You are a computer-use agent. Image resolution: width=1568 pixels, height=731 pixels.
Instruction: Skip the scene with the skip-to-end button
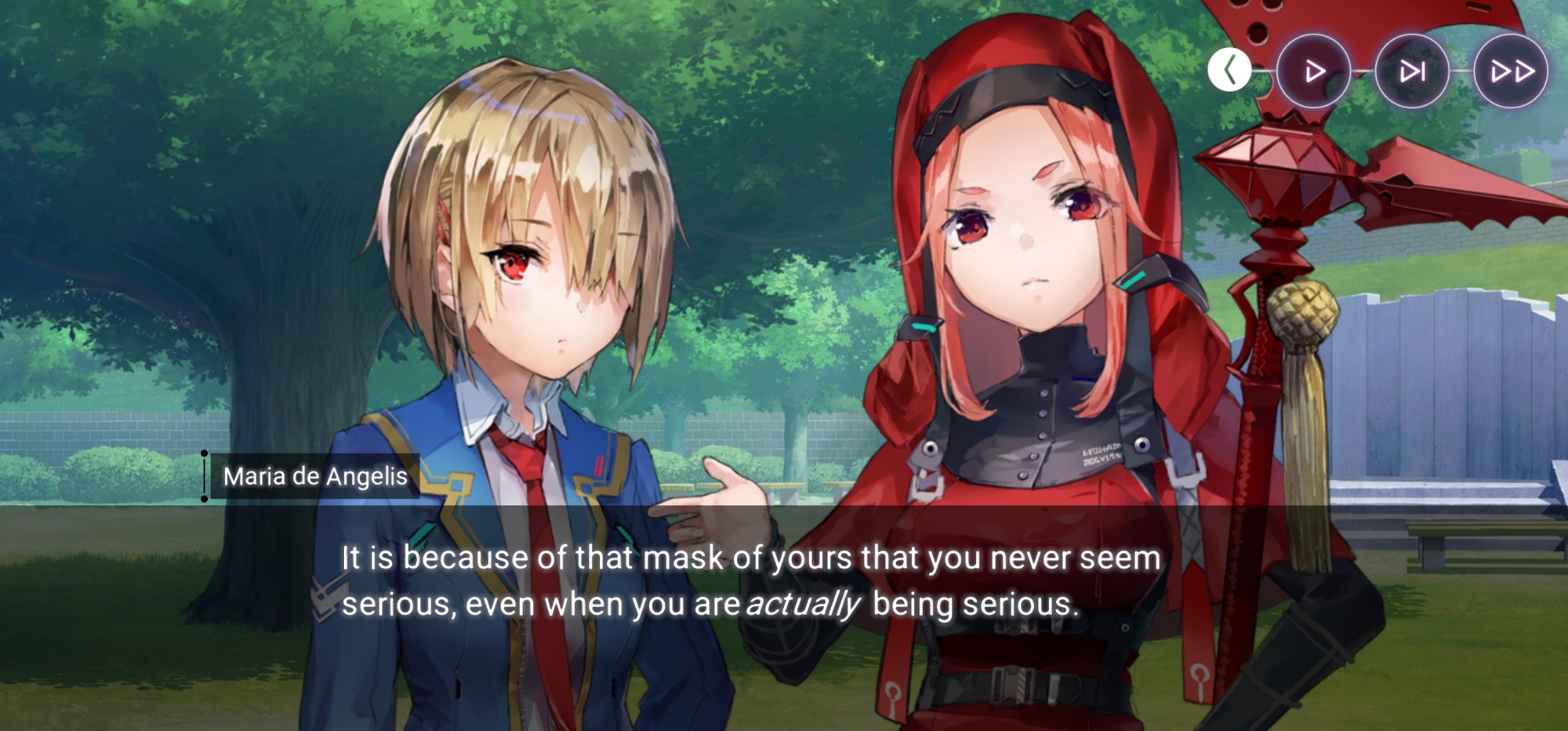tap(1412, 71)
